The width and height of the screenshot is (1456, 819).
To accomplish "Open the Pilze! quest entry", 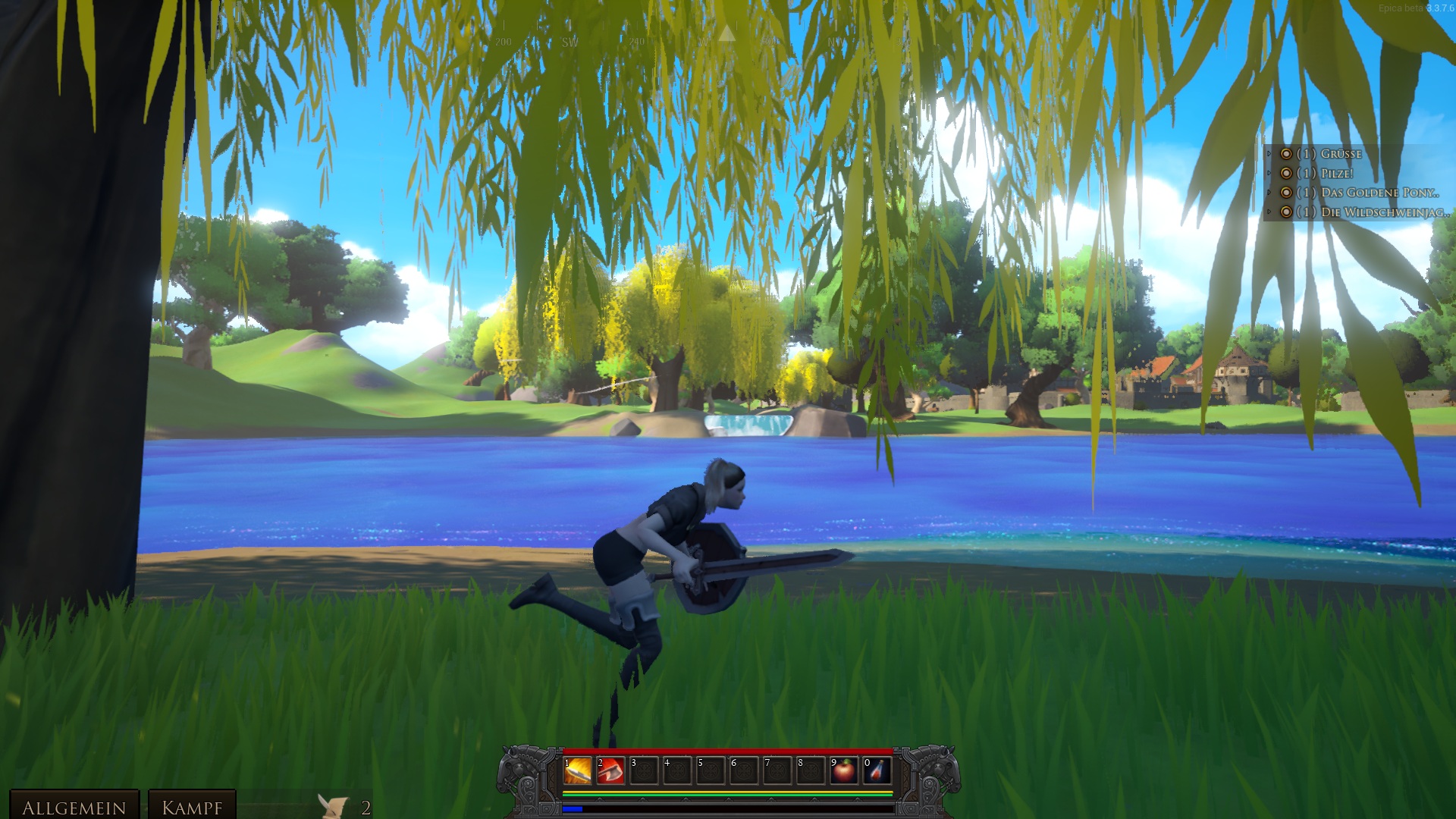I will pos(1336,174).
